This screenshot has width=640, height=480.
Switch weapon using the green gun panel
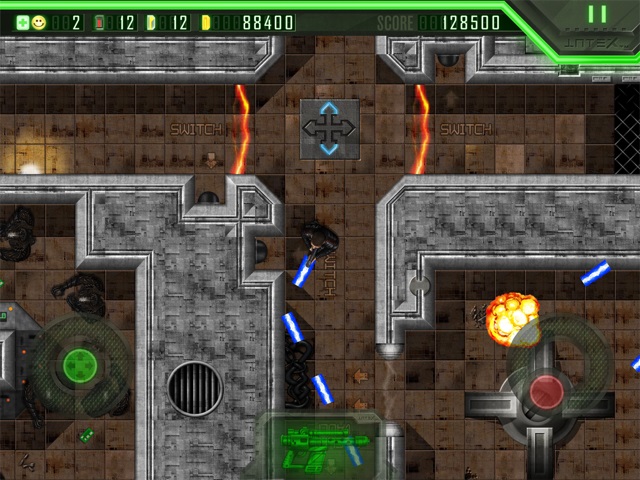tap(314, 445)
